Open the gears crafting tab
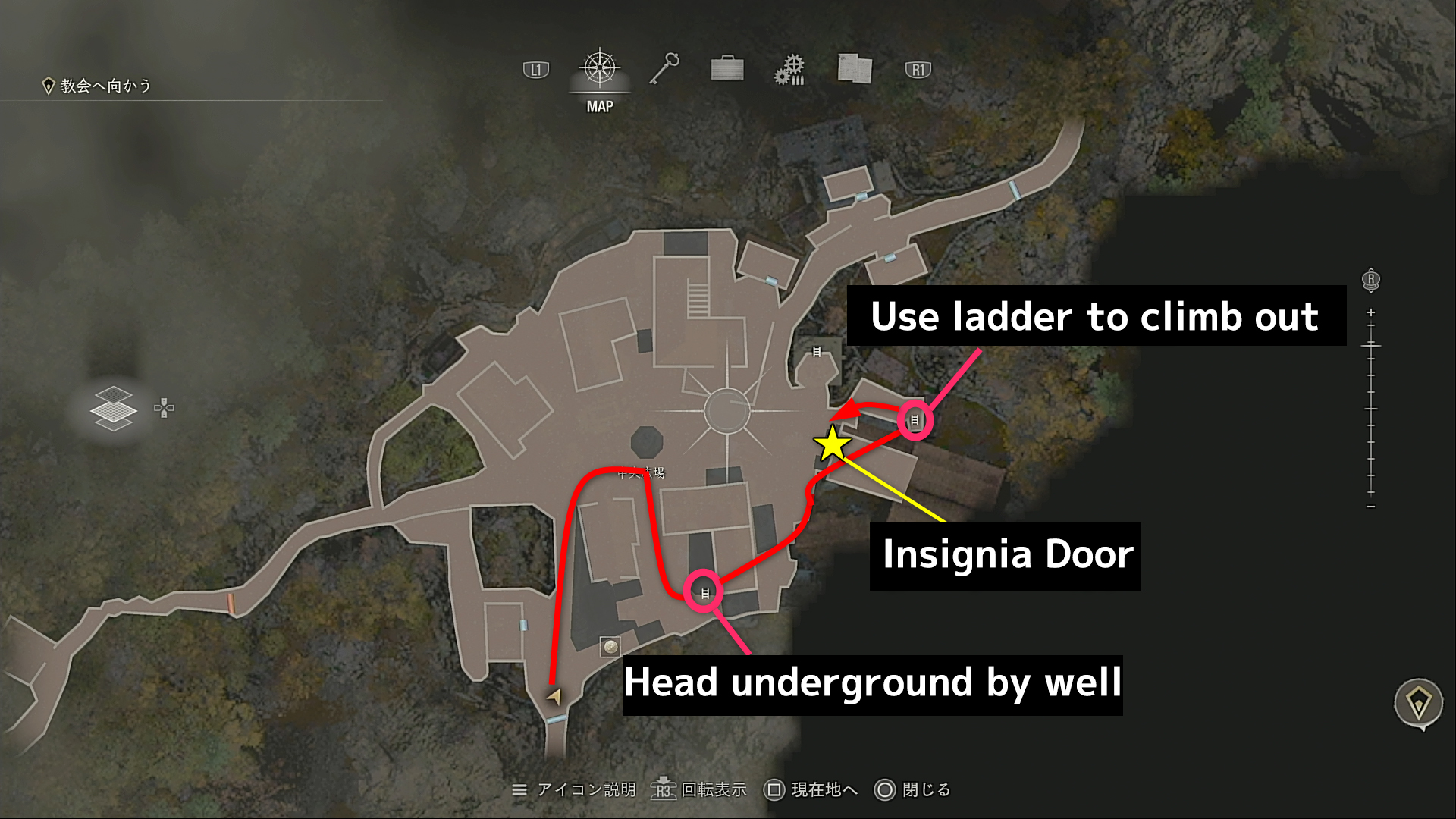This screenshot has width=1456, height=819. click(789, 70)
